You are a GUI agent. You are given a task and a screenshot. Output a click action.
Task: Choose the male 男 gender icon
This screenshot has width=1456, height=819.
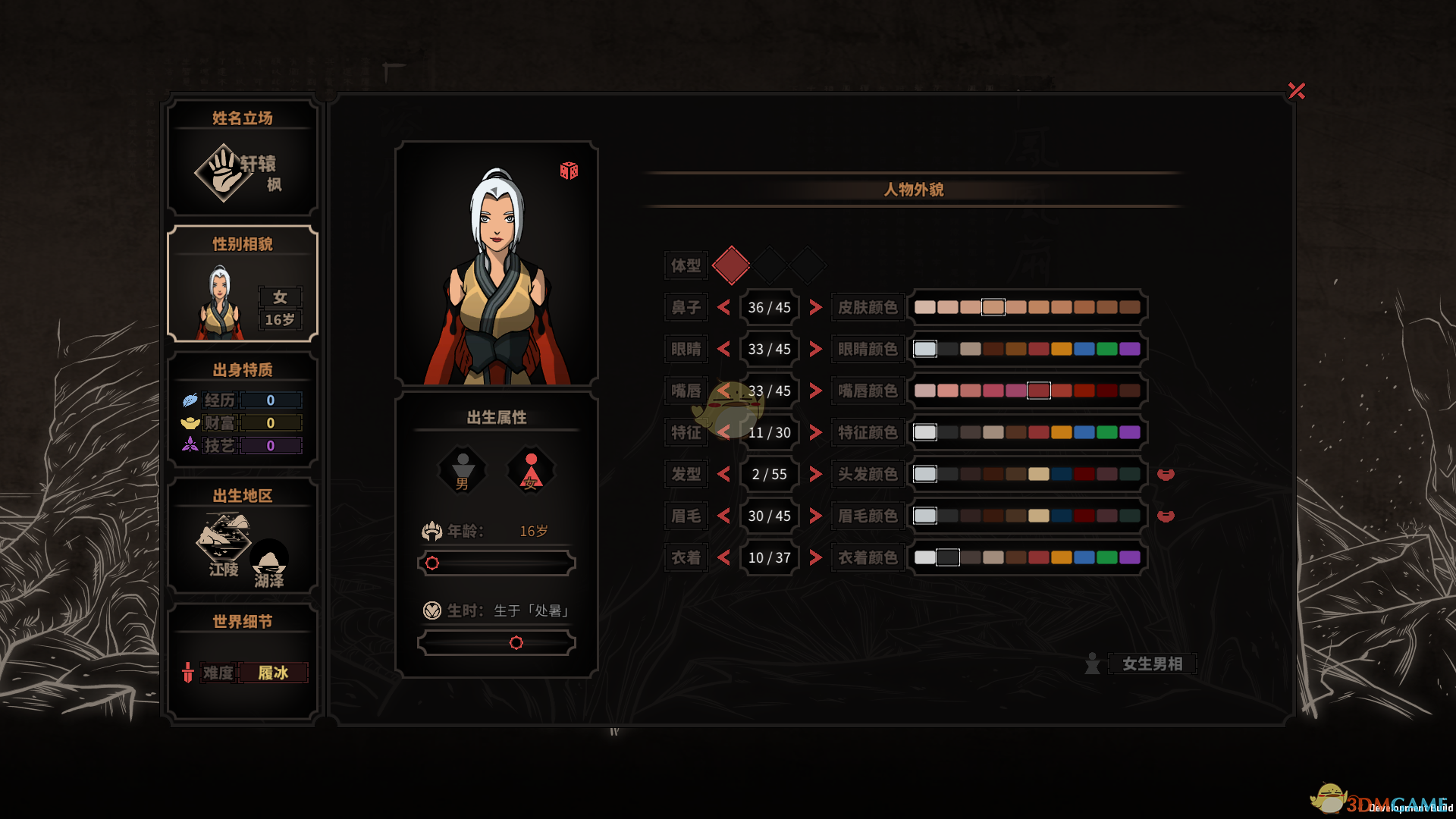[x=463, y=471]
